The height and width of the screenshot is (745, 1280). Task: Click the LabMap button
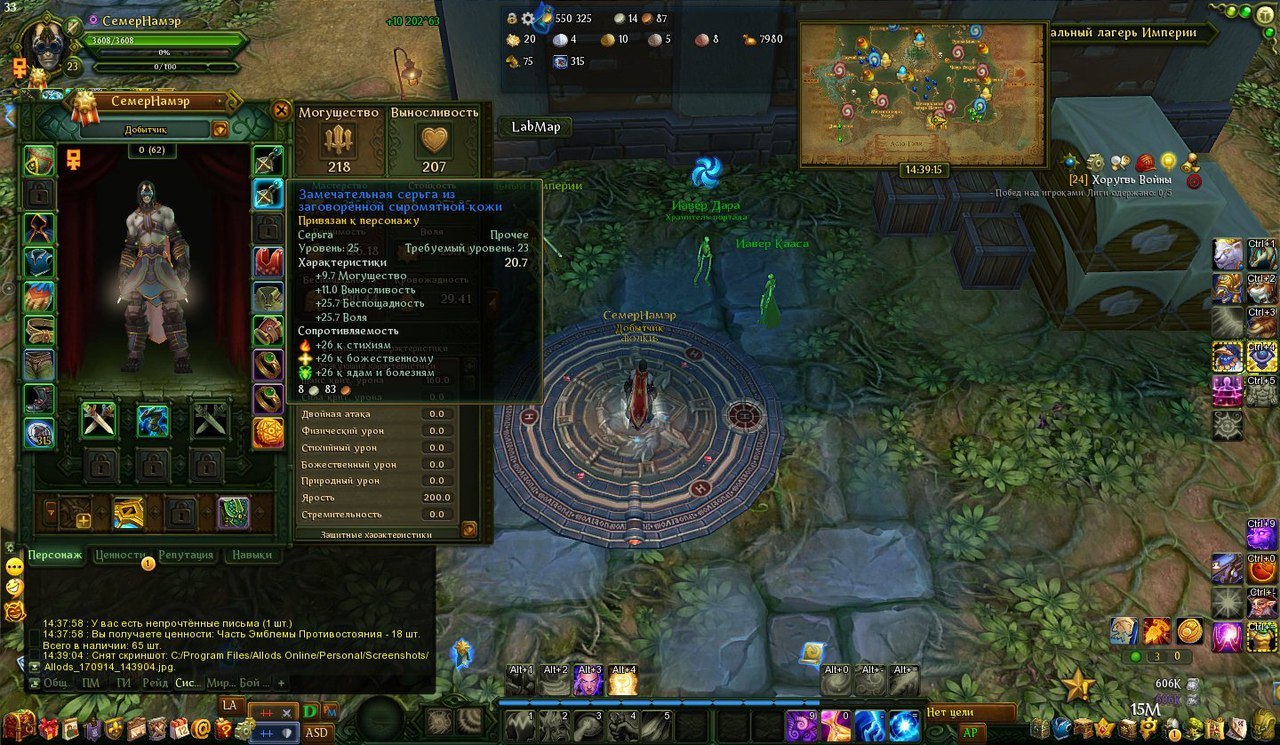pos(535,126)
